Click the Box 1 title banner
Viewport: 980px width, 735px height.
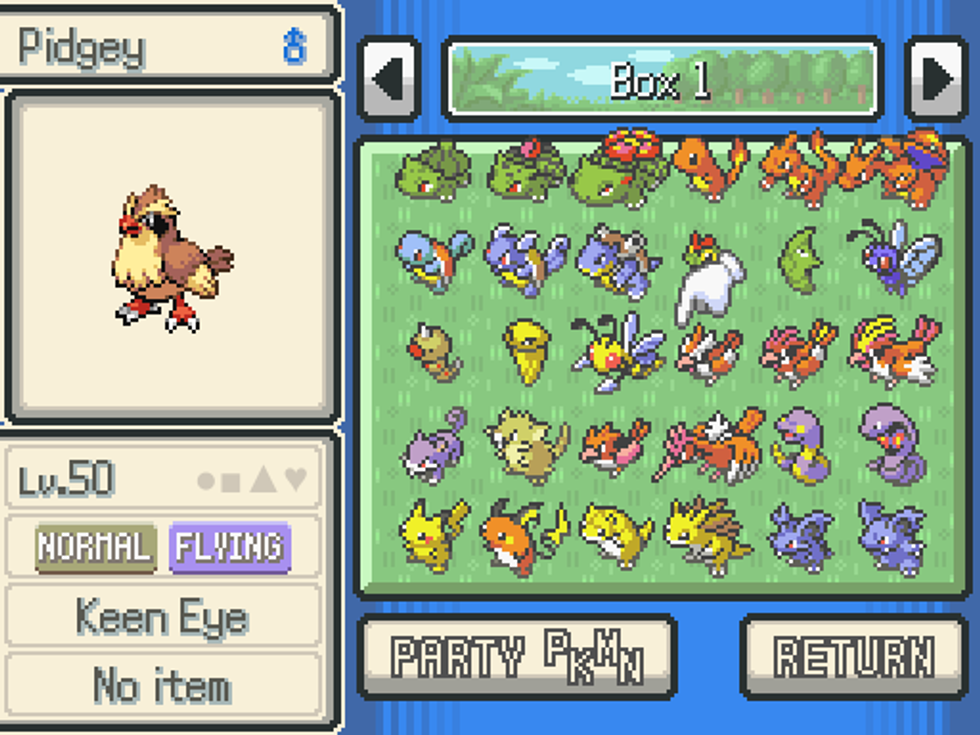click(x=662, y=79)
